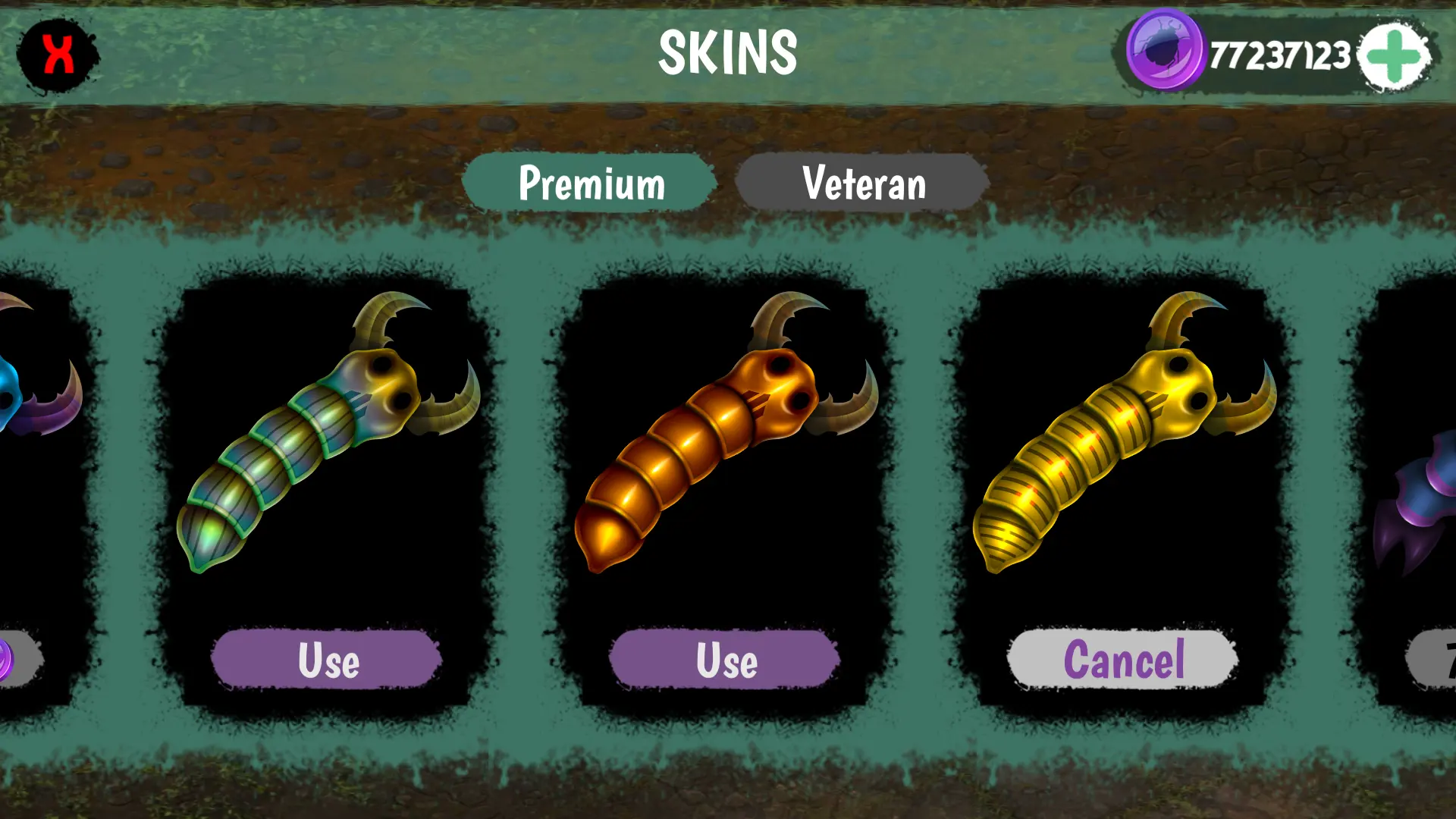
Task: Add more coins with the green plus
Action: coord(1394,56)
